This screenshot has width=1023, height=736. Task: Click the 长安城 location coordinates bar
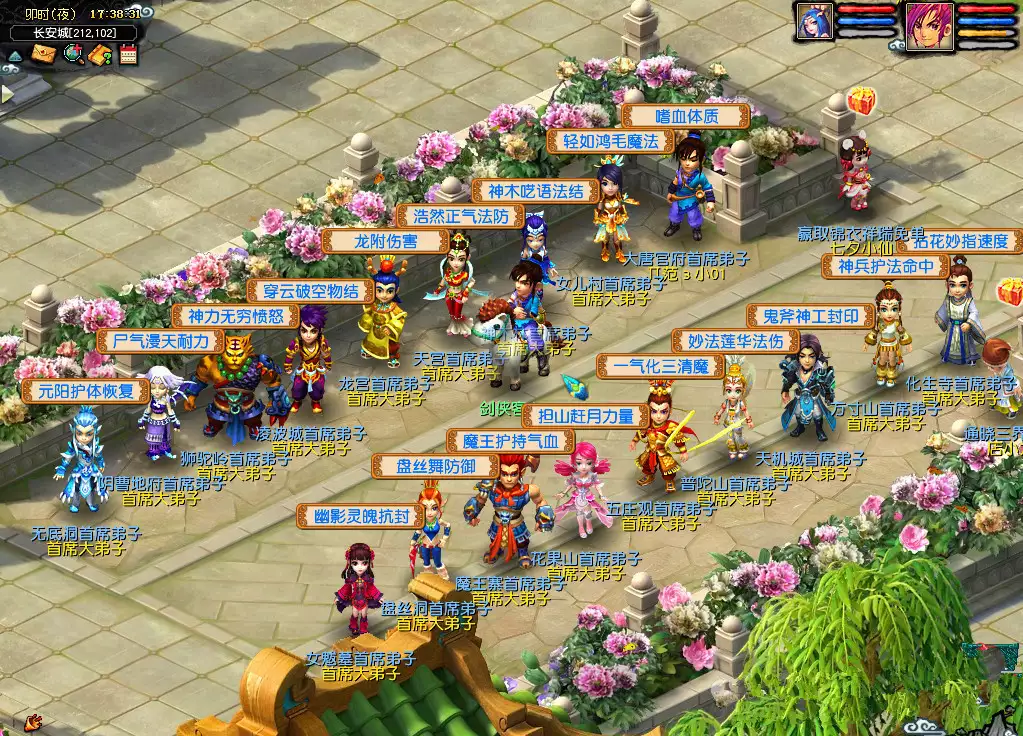click(73, 32)
